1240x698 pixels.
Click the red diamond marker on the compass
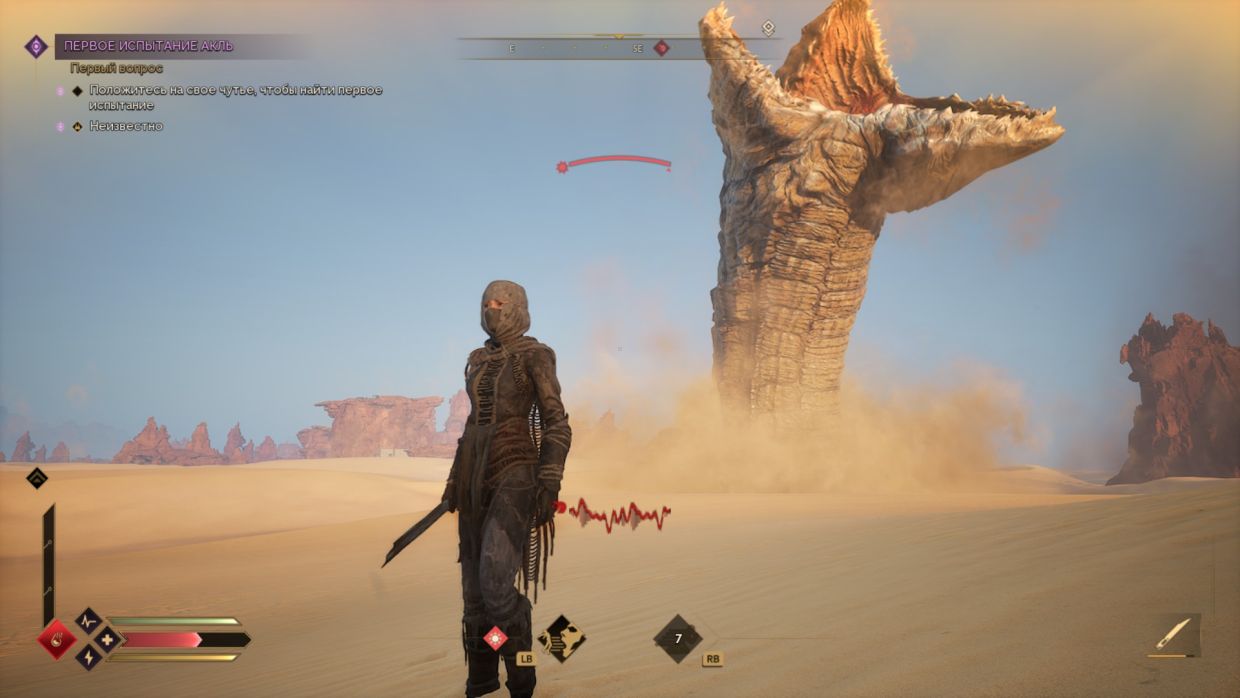(x=661, y=47)
